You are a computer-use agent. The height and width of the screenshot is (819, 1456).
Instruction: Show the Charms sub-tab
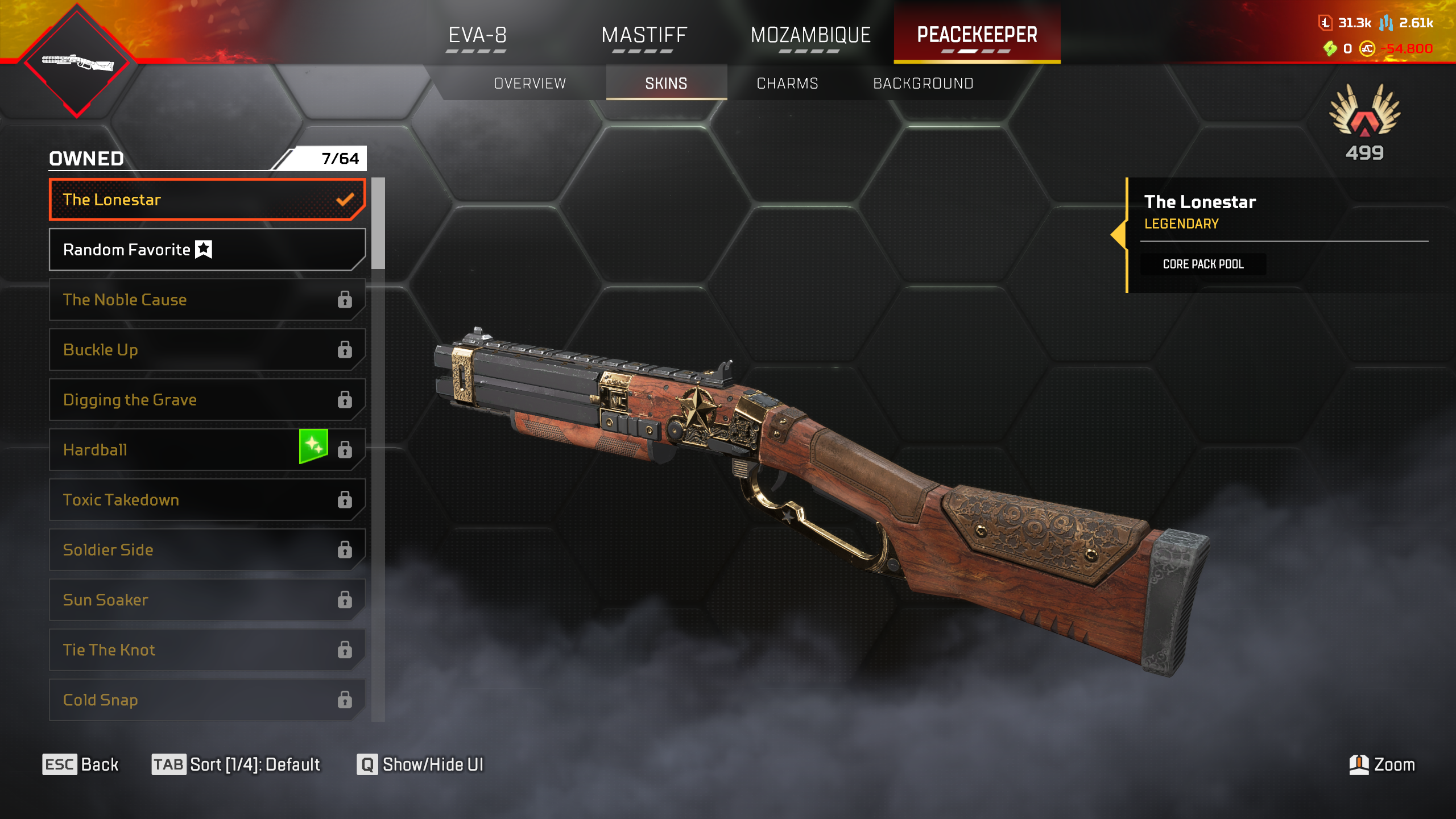click(x=787, y=84)
